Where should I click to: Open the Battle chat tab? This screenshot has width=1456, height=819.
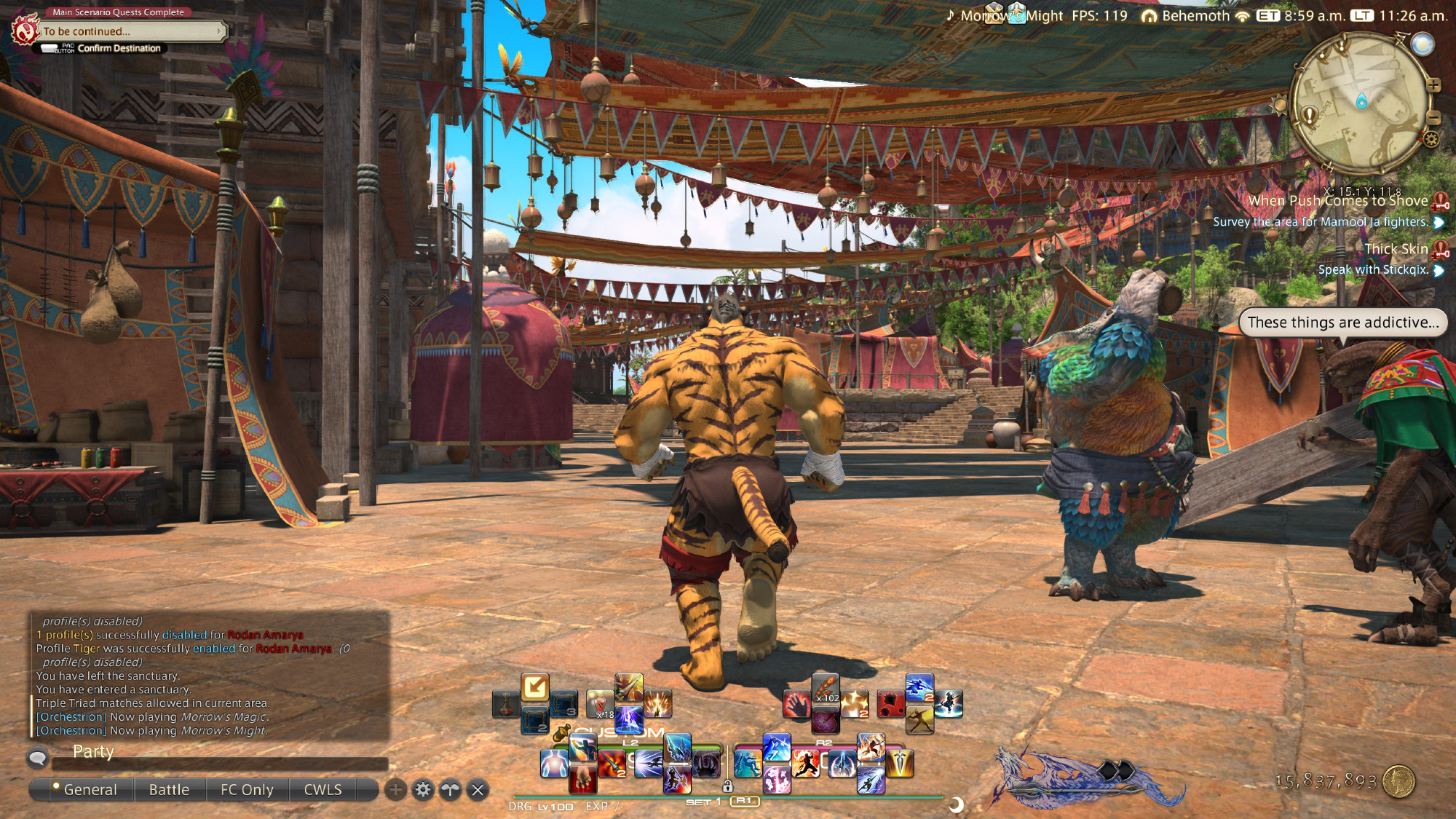[x=169, y=790]
